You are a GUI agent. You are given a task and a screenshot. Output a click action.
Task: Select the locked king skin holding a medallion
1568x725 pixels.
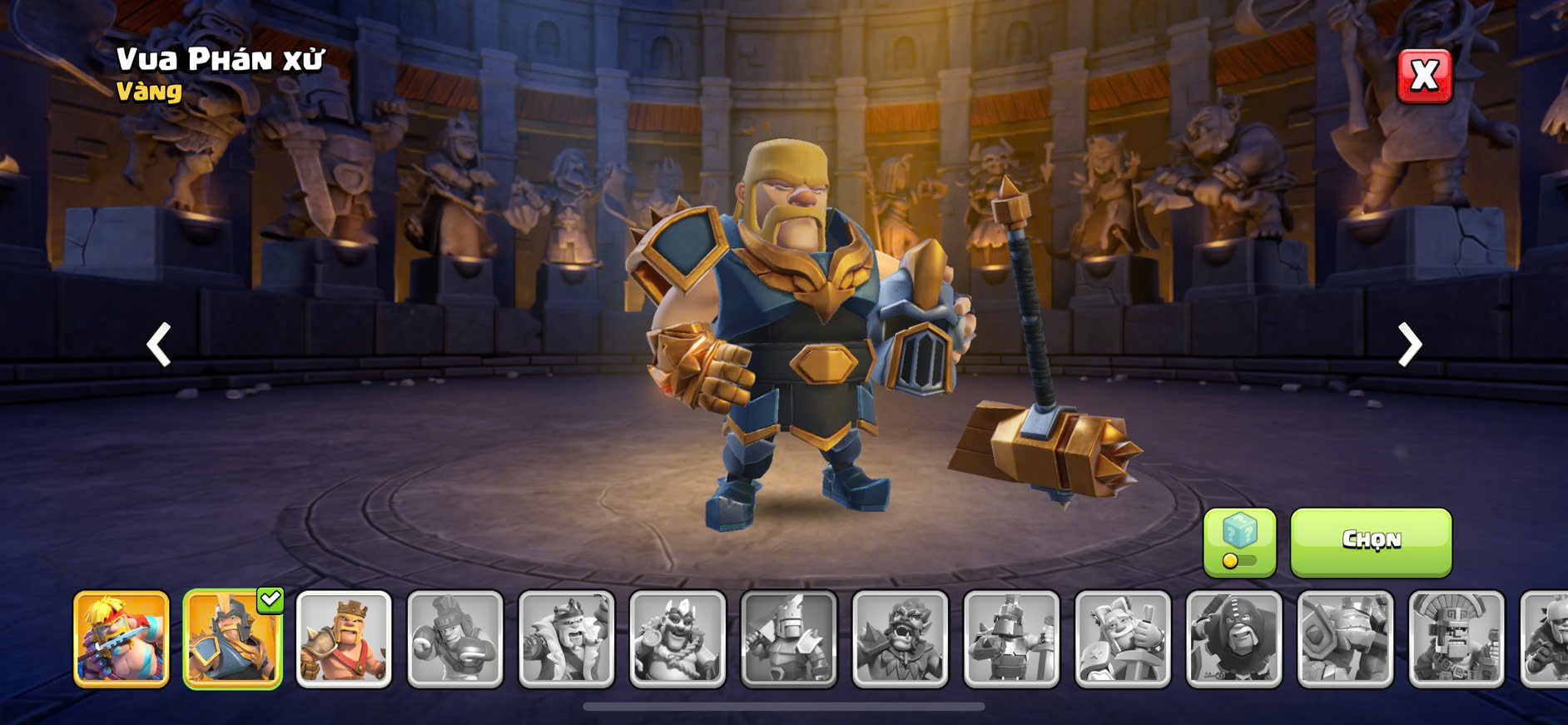coord(677,639)
